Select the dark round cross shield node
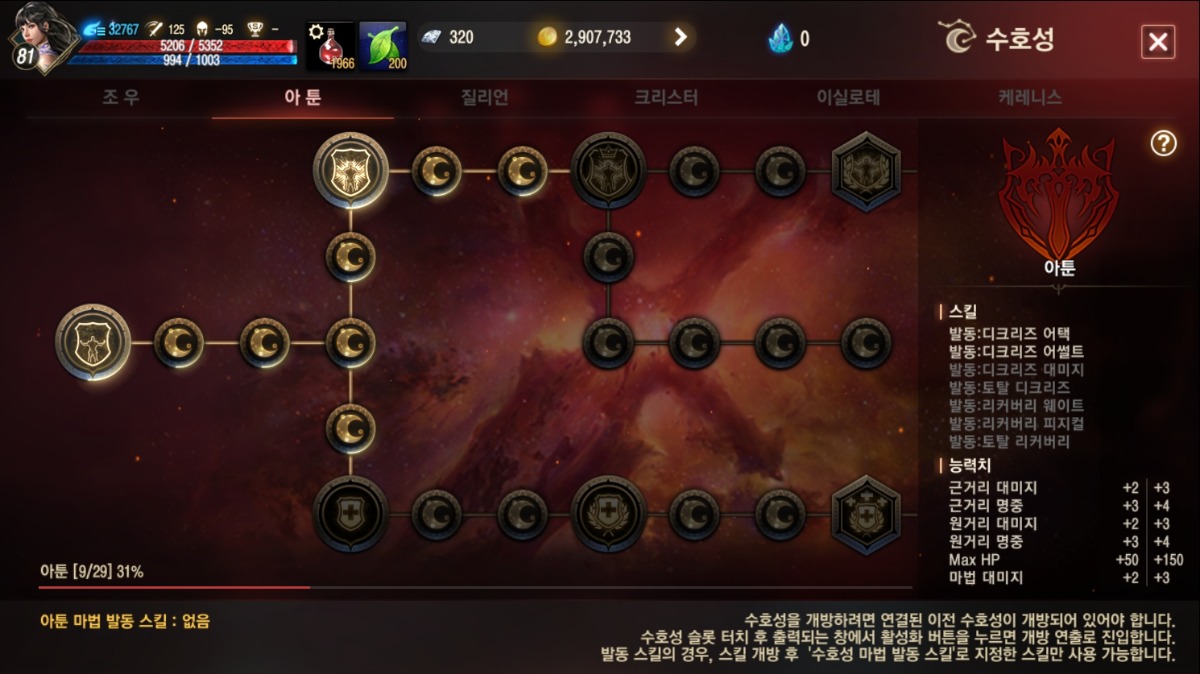This screenshot has height=674, width=1200. tap(350, 514)
